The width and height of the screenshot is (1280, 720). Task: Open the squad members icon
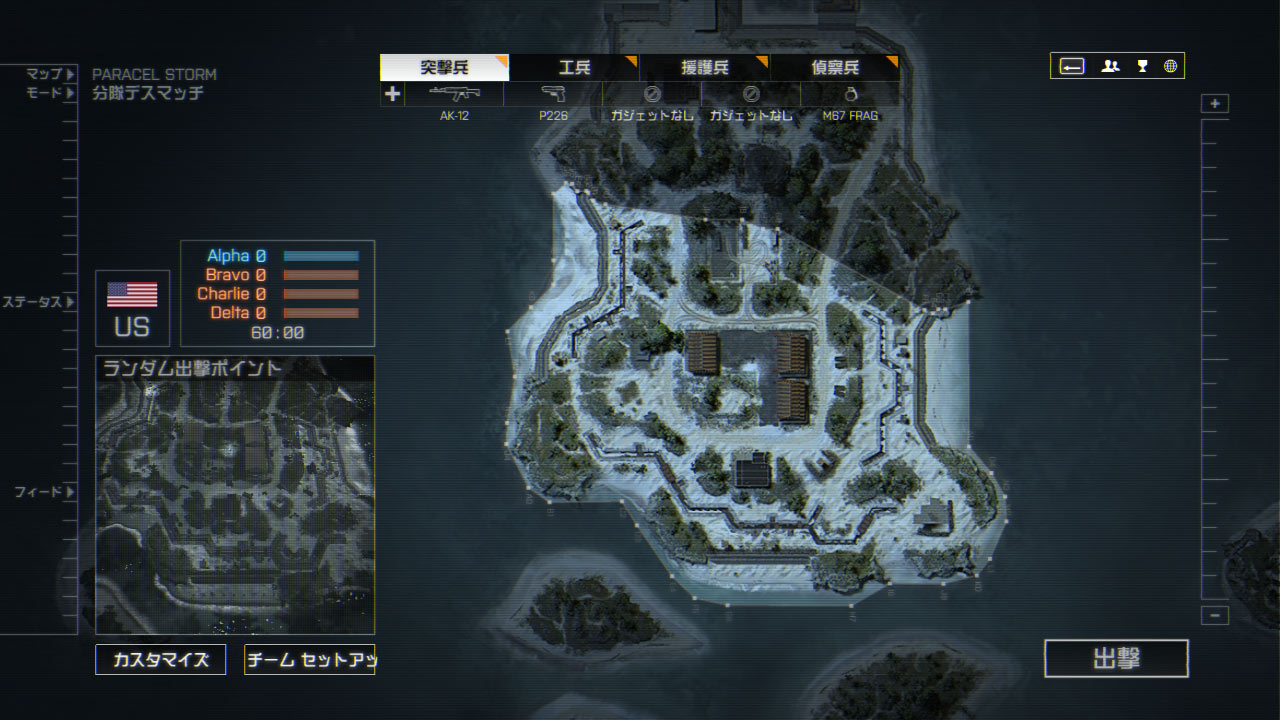pyautogui.click(x=1110, y=67)
